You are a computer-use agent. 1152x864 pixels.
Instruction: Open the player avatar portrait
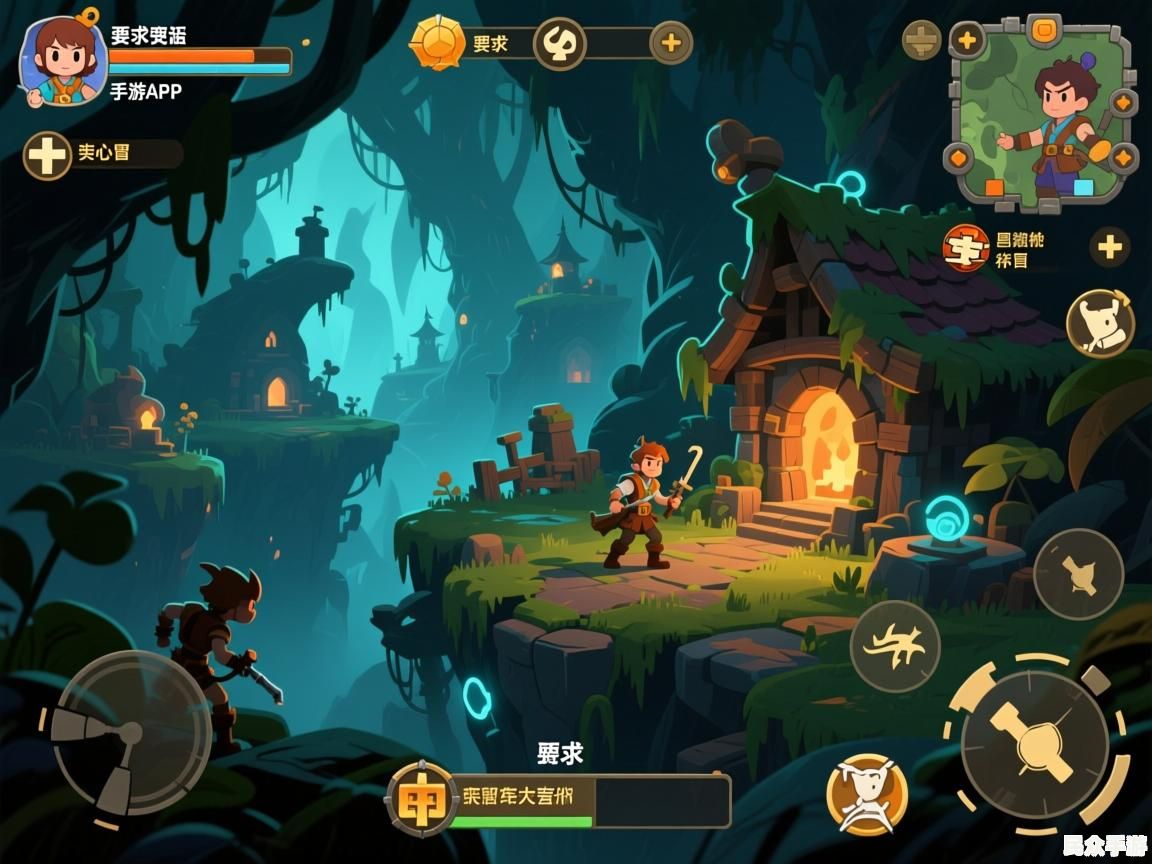pyautogui.click(x=62, y=60)
